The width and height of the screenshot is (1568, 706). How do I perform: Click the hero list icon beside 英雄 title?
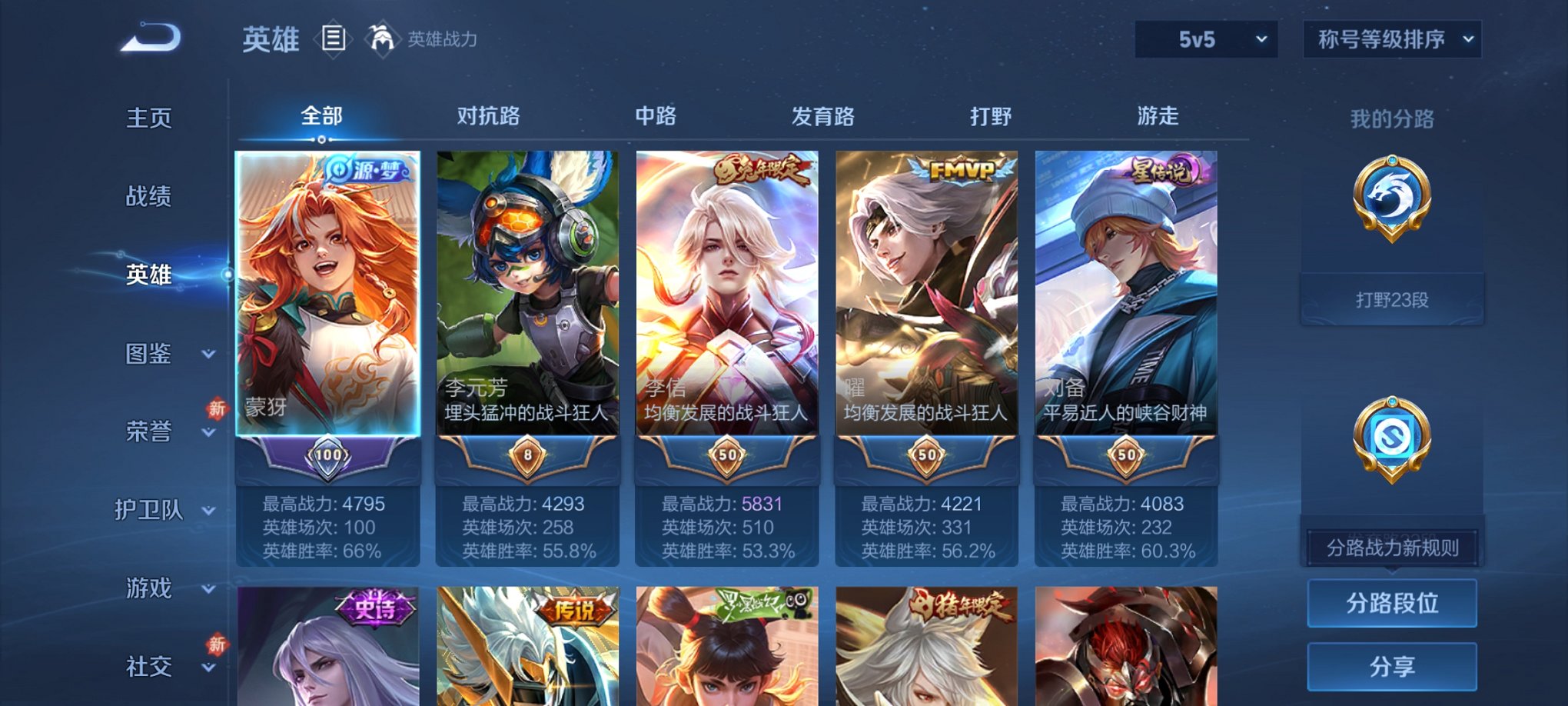[332, 38]
